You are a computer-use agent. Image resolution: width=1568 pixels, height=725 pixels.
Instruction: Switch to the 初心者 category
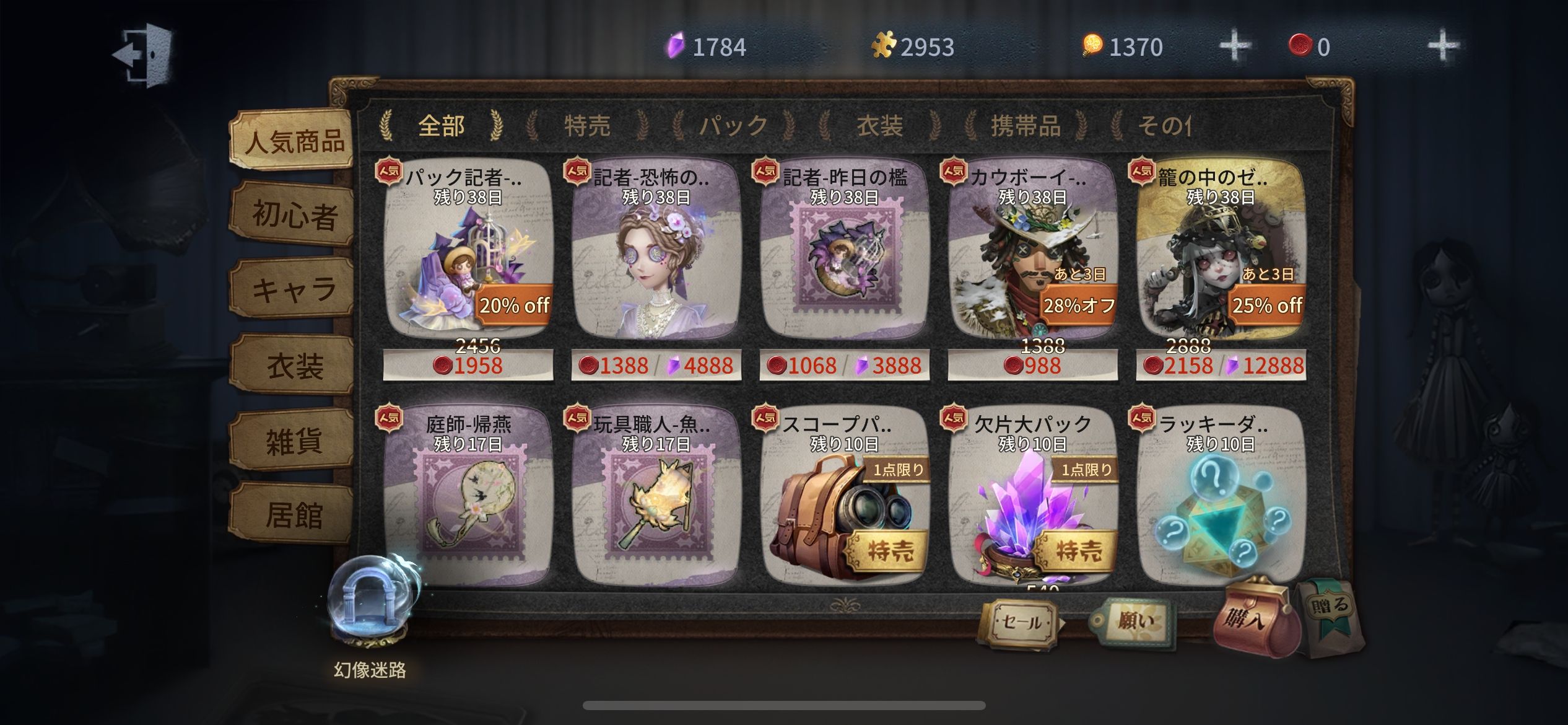294,215
